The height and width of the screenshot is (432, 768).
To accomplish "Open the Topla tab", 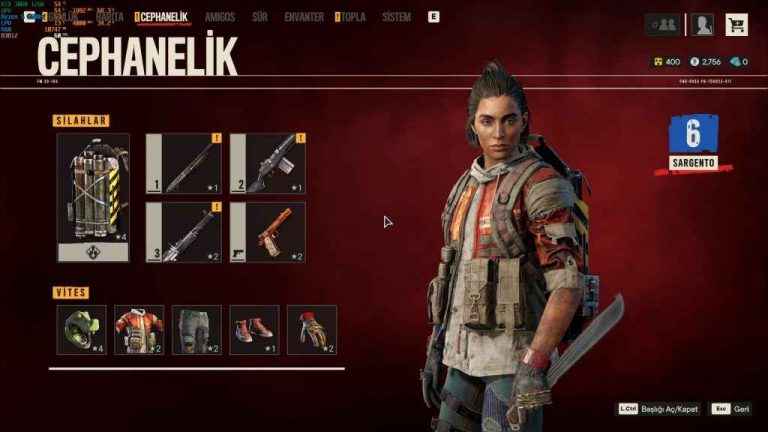I will click(352, 17).
